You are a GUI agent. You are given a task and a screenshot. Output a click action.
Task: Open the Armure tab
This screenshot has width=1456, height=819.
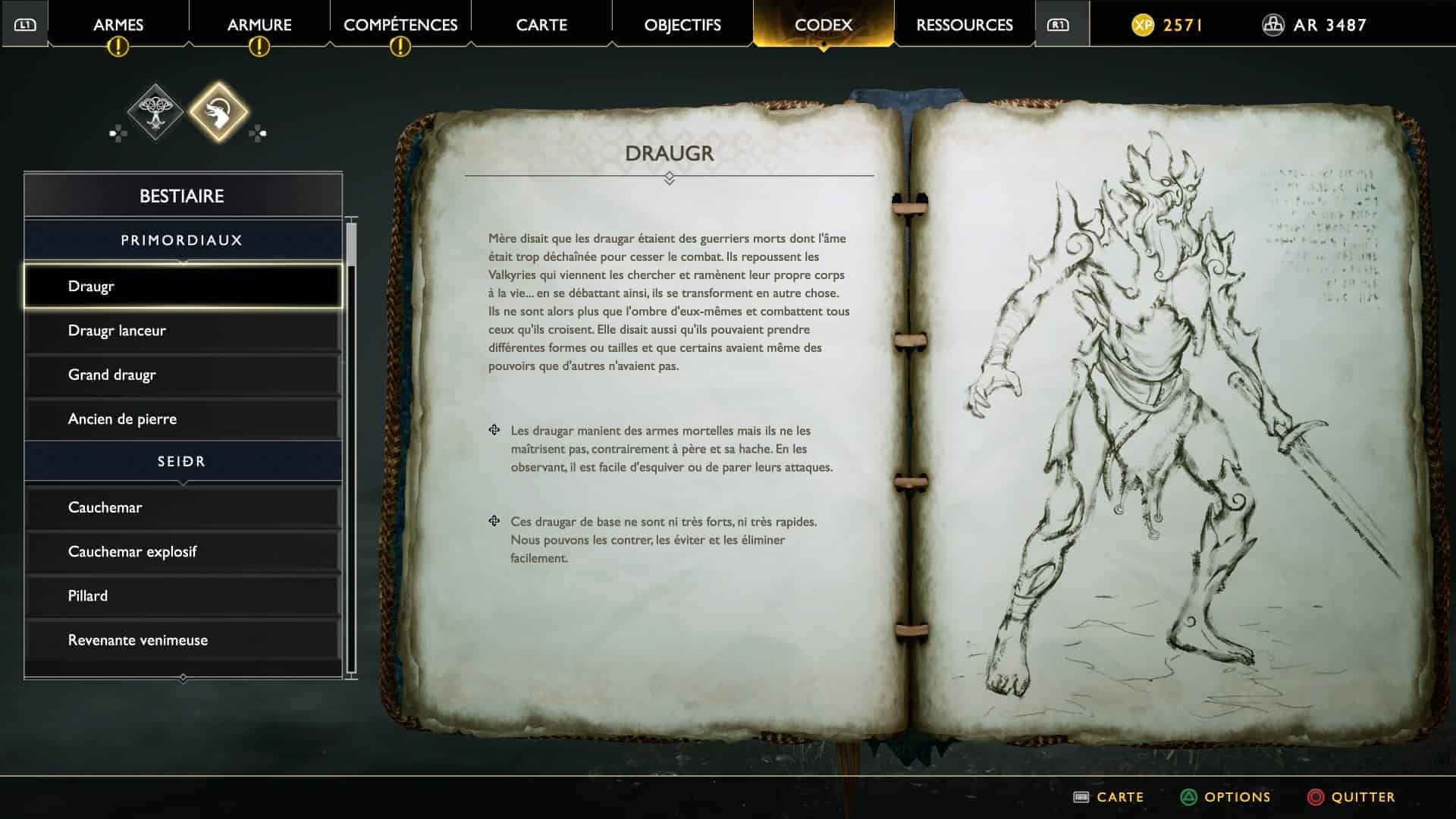tap(259, 25)
